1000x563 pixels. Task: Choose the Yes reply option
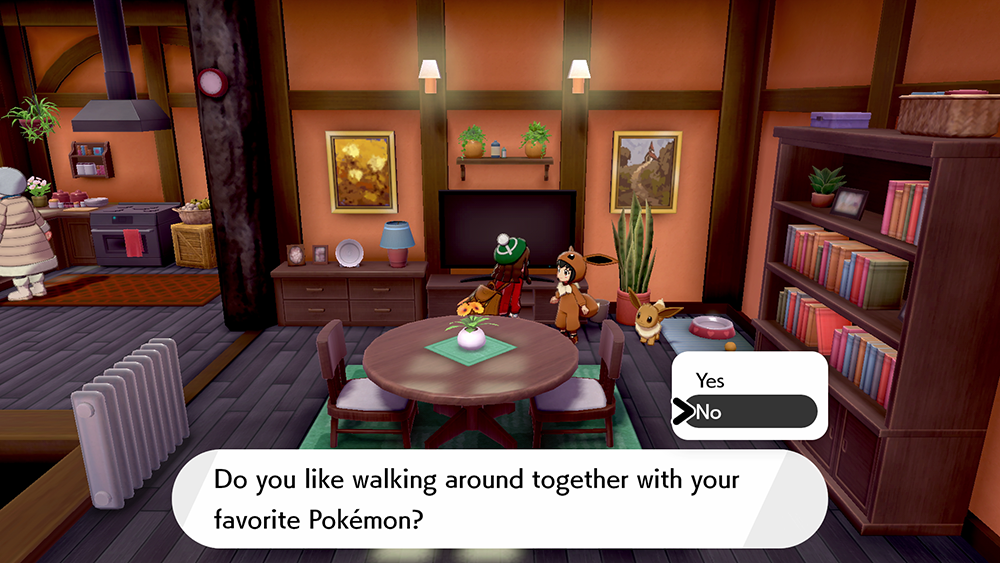(x=711, y=381)
